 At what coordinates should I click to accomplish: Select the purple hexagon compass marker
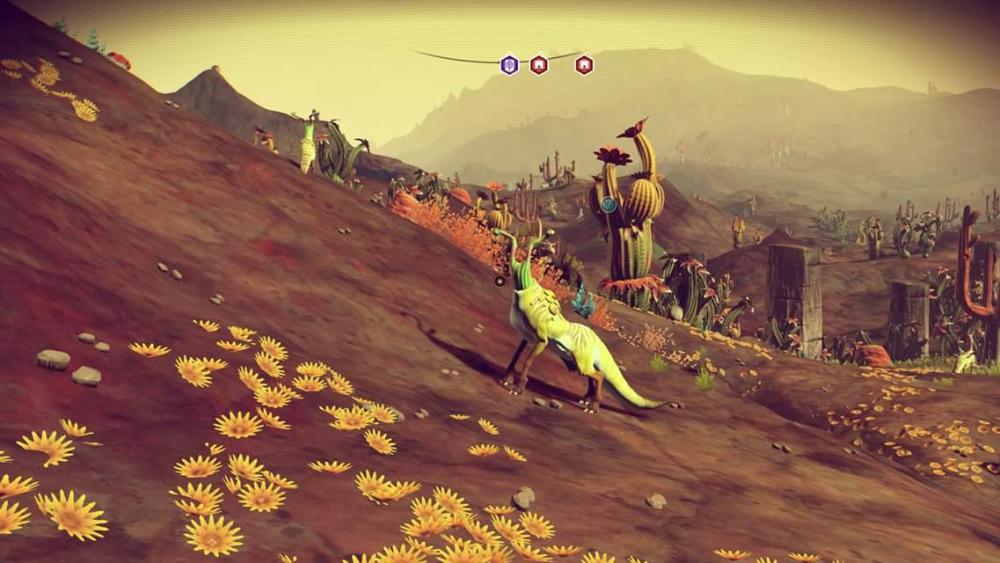510,65
